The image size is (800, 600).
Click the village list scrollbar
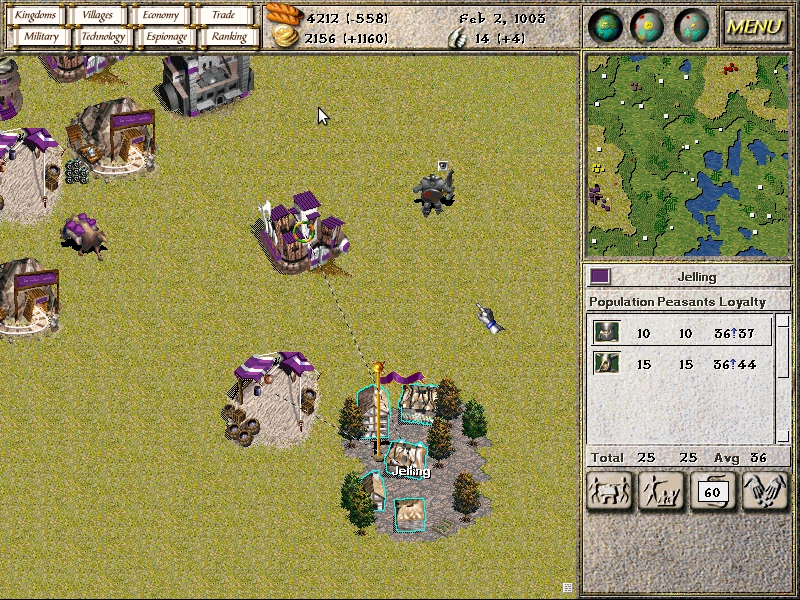pyautogui.click(x=783, y=378)
